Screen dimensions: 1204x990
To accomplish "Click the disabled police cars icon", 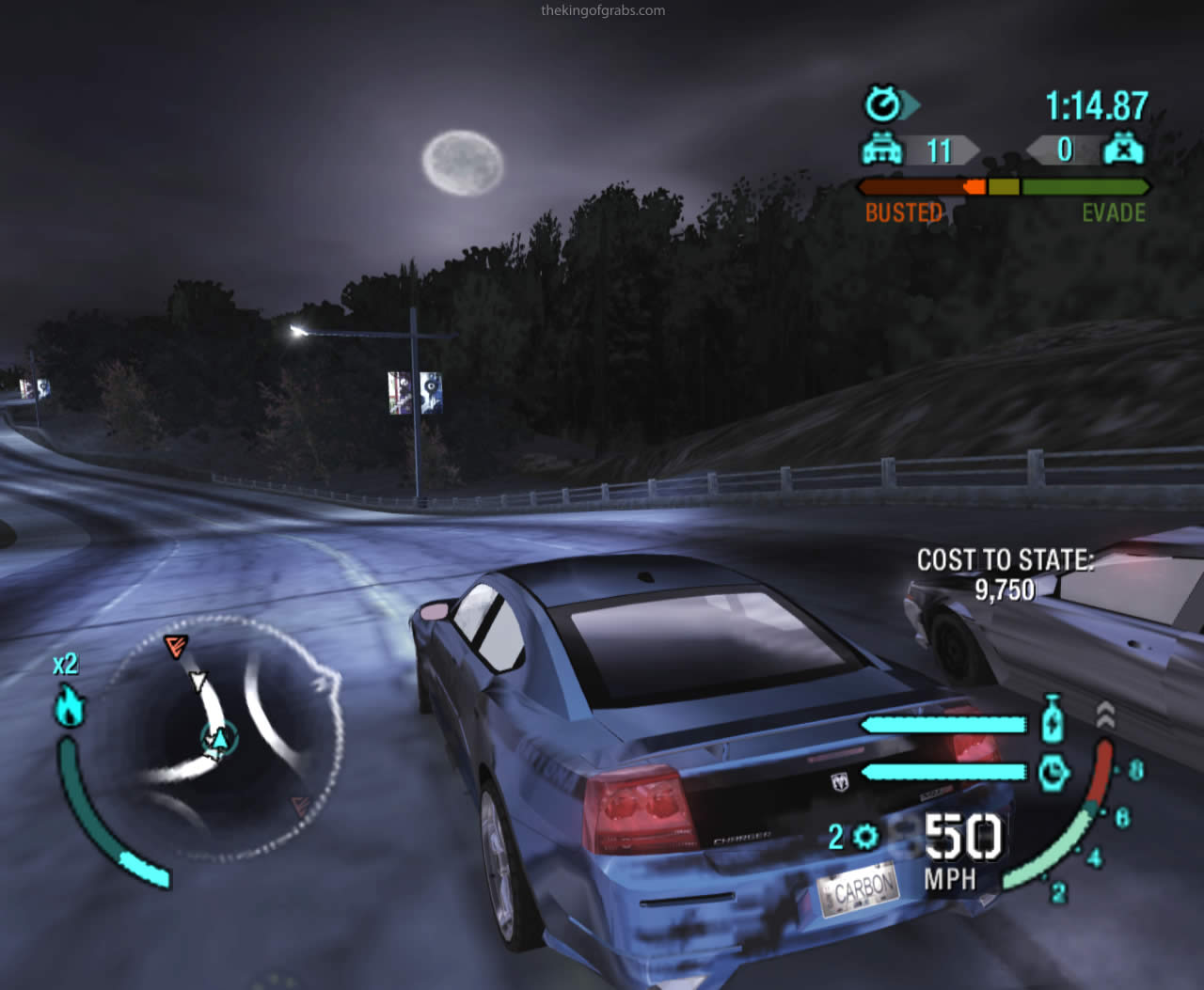I will tap(1123, 149).
